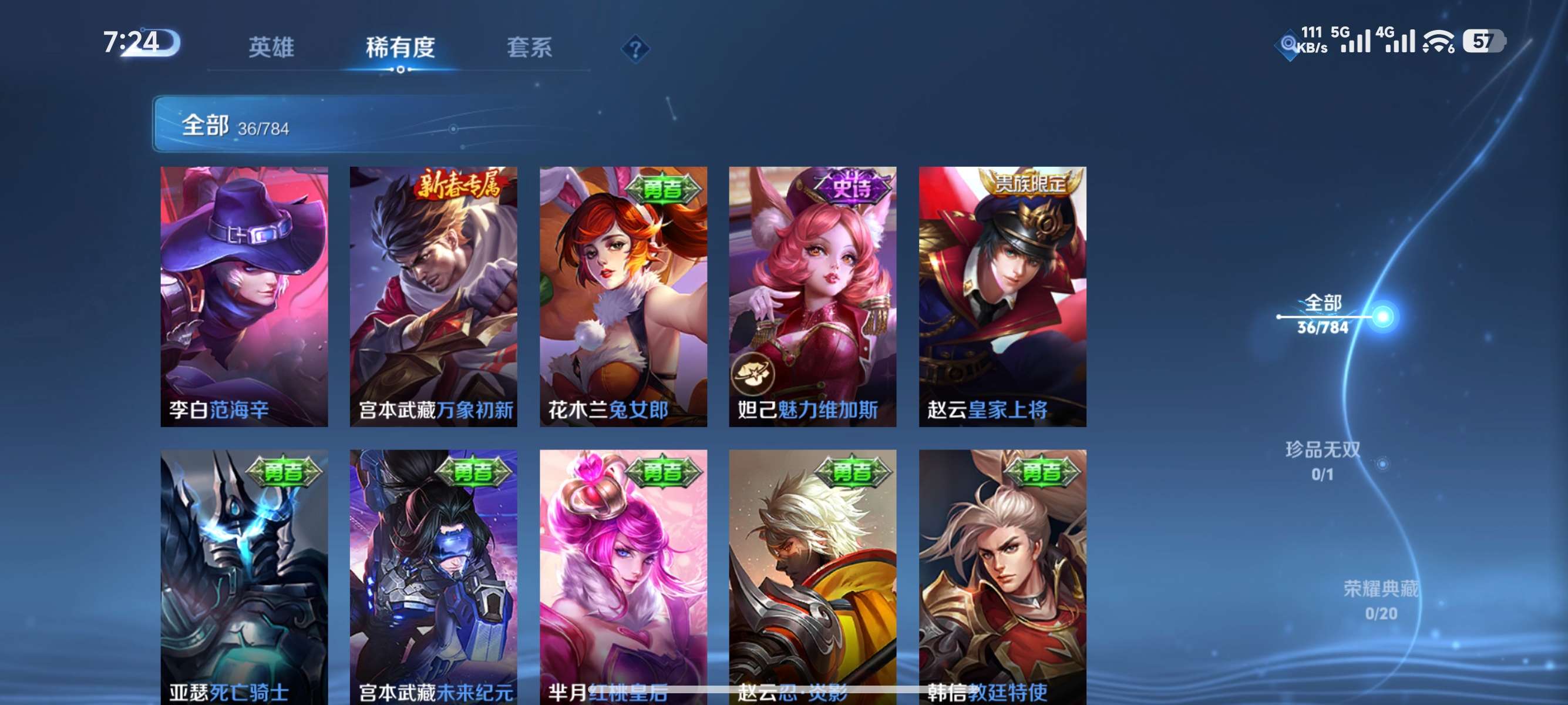Open the help question mark icon

click(x=635, y=49)
